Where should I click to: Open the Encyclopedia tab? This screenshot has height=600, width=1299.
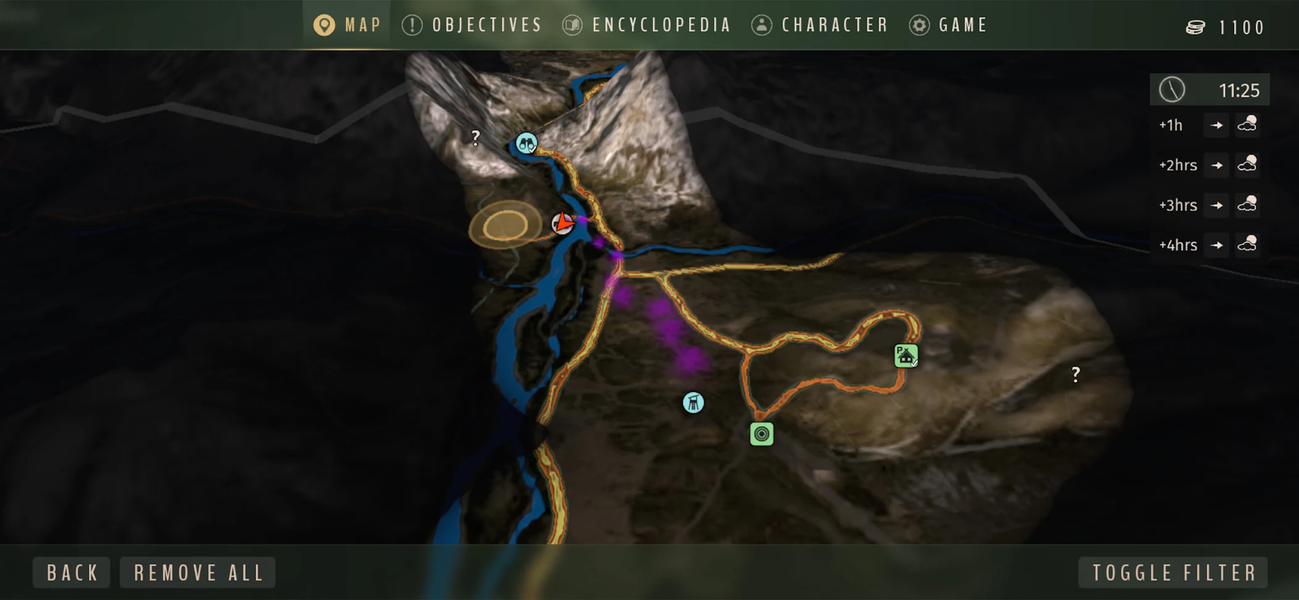[x=647, y=25]
